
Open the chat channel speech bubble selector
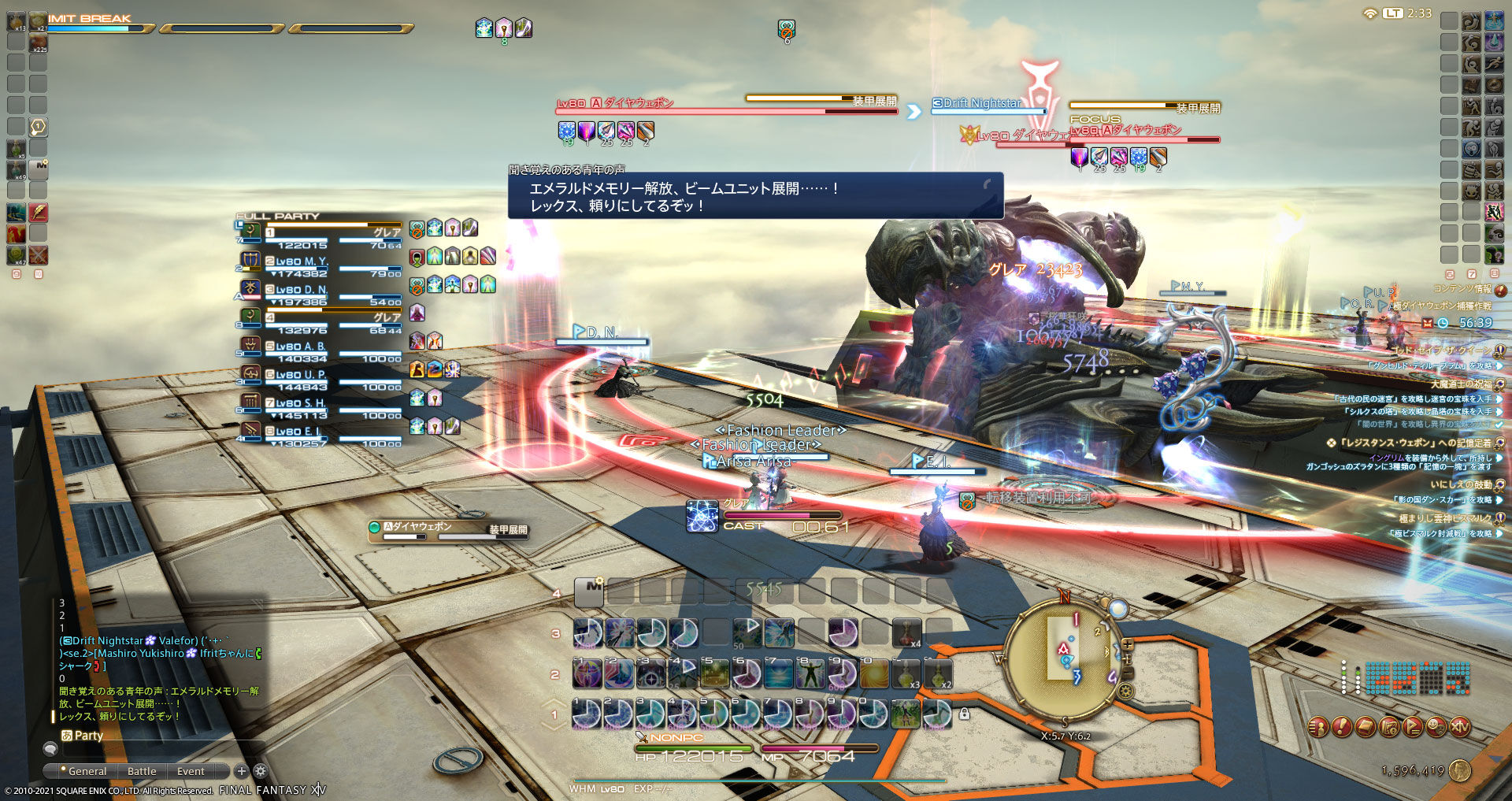pyautogui.click(x=51, y=750)
